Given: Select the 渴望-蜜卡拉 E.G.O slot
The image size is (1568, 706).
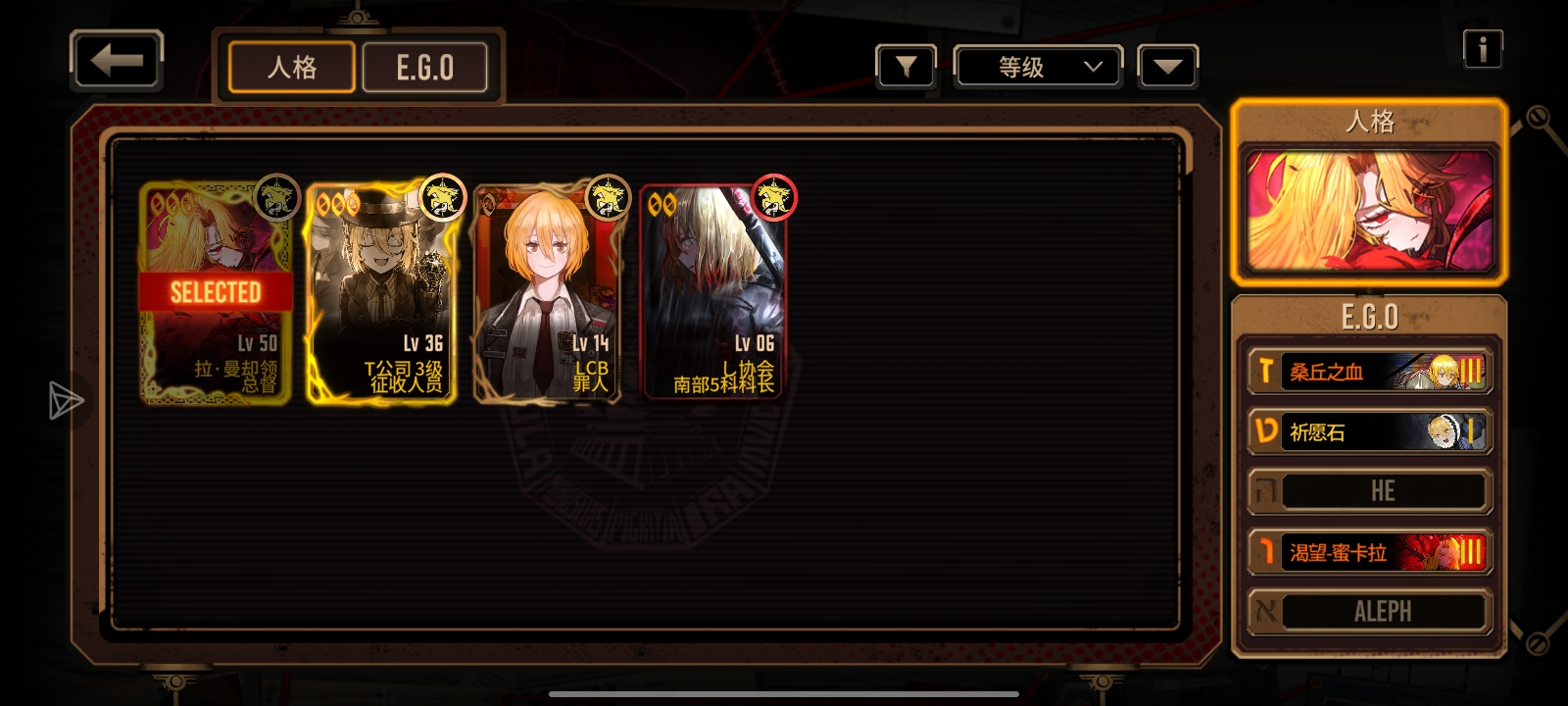Looking at the screenshot, I should pos(1369,553).
